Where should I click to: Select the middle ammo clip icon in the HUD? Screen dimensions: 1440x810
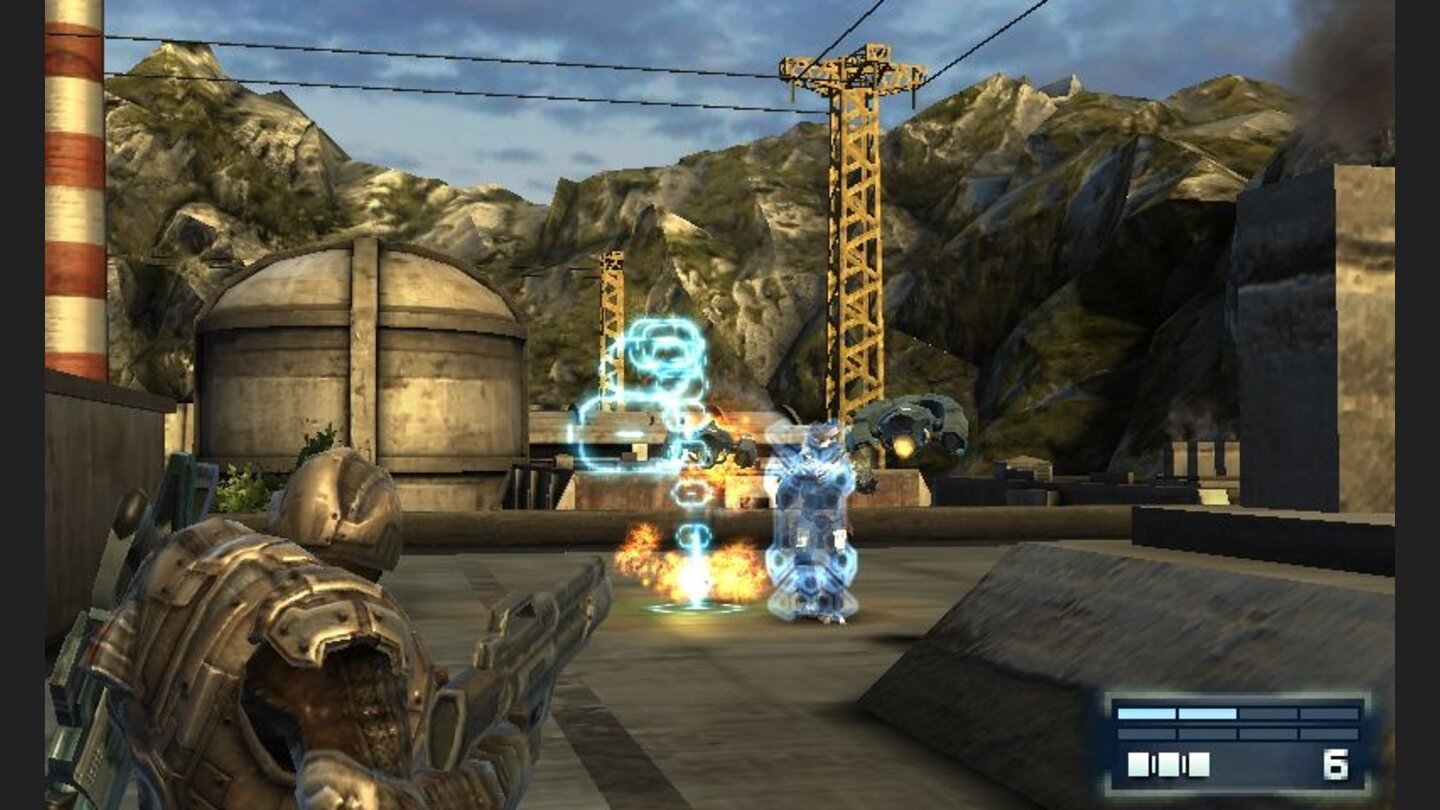pos(1170,765)
